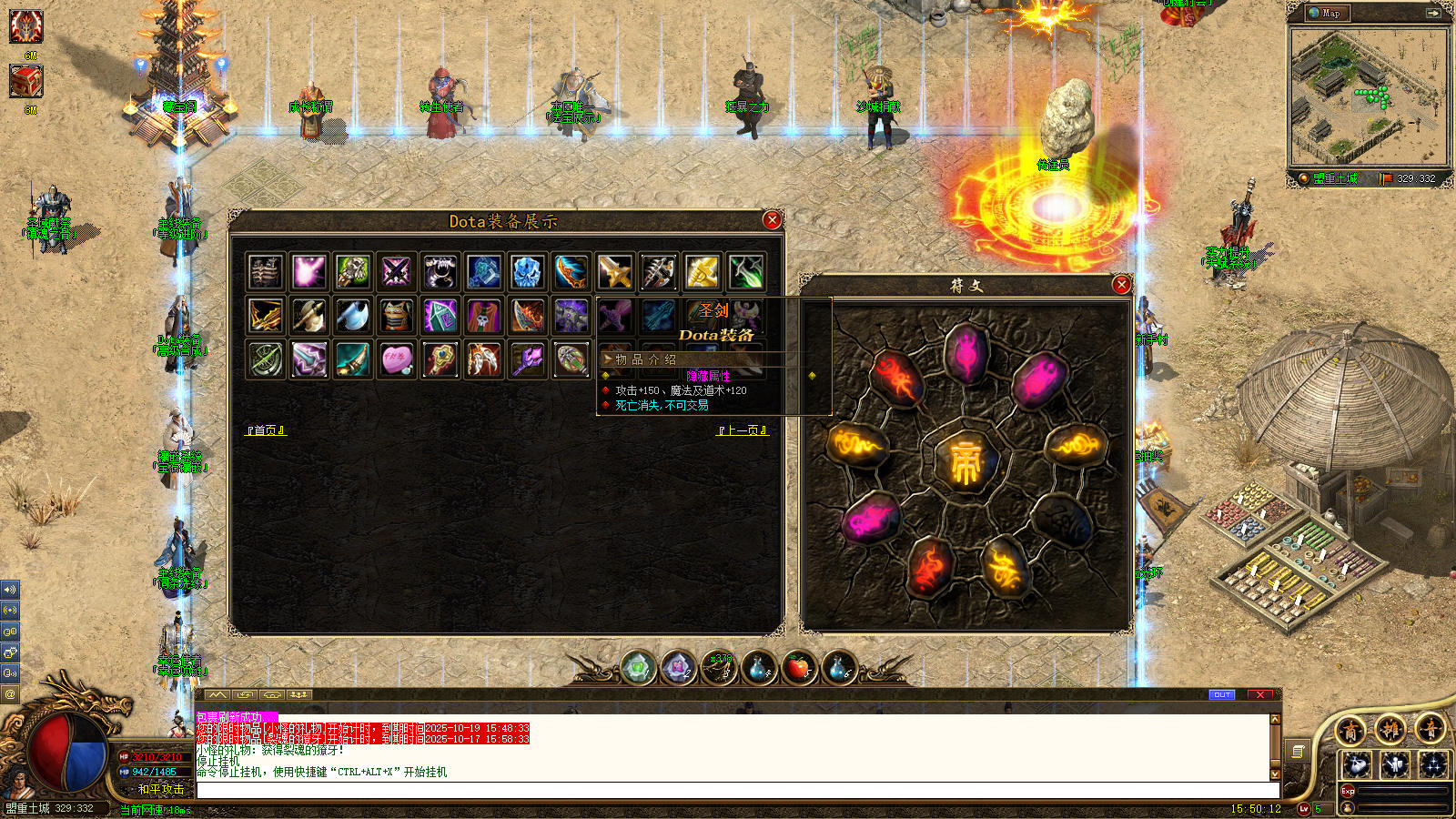1456x819 pixels.
Task: Select the pink heart candy item
Action: (396, 359)
